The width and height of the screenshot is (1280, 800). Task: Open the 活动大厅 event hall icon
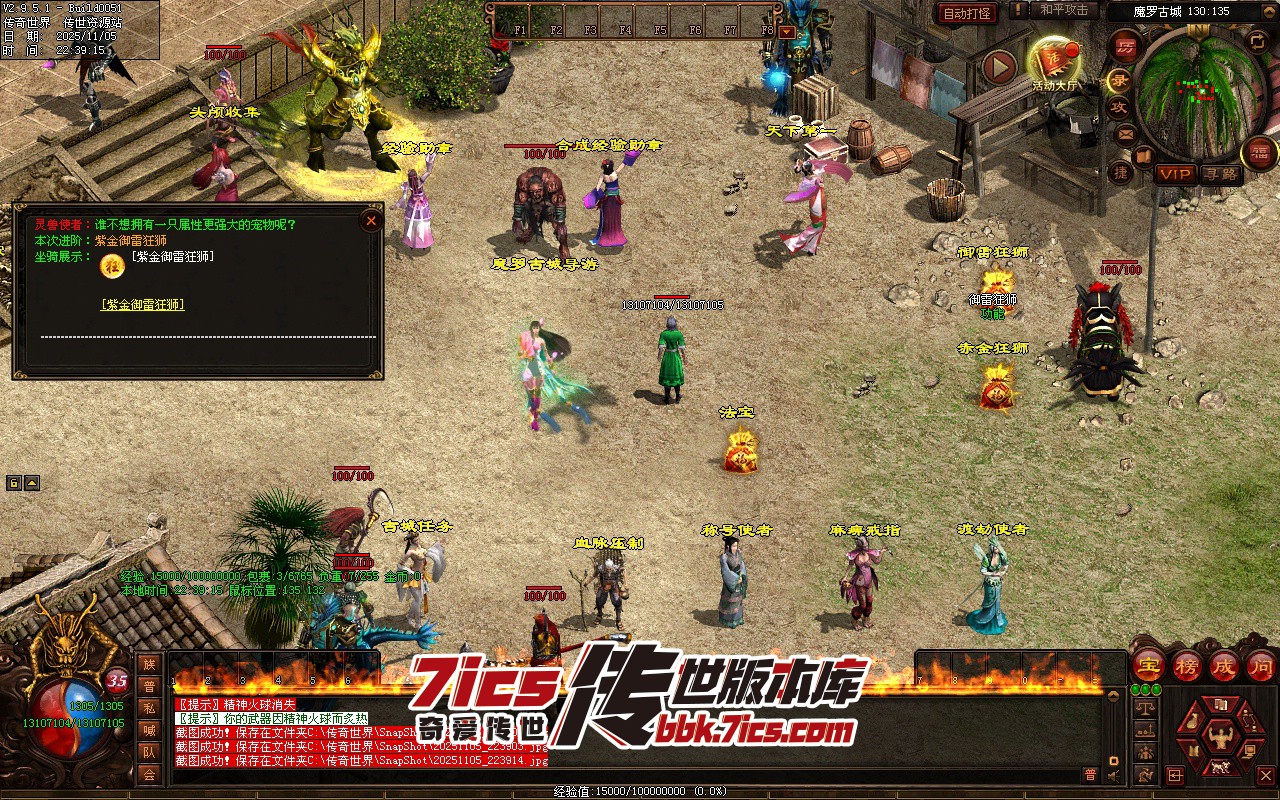1054,62
